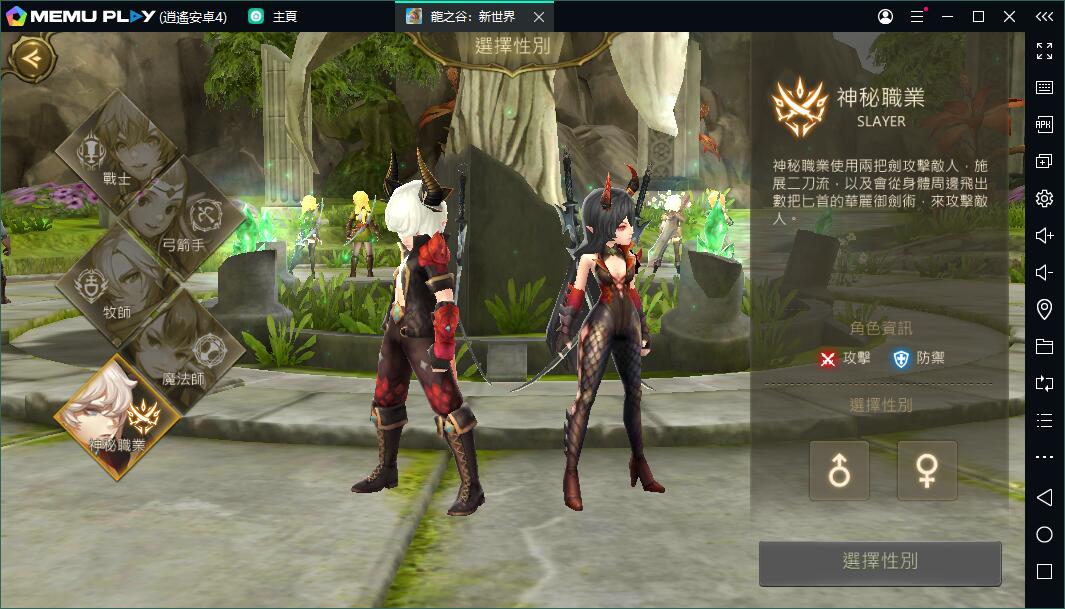Screen dimensions: 1065x609
Task: Go back with the golden arrow button
Action: (33, 58)
